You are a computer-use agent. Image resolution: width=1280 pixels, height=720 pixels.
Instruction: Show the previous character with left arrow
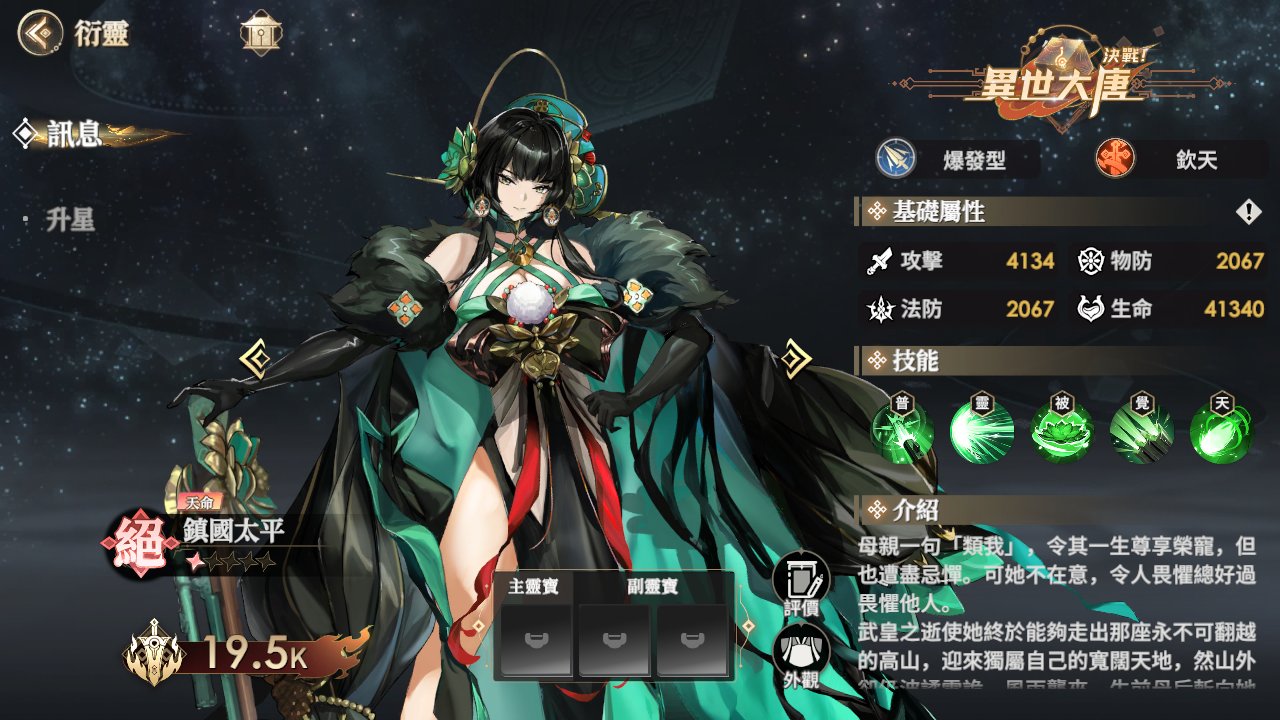[x=254, y=358]
